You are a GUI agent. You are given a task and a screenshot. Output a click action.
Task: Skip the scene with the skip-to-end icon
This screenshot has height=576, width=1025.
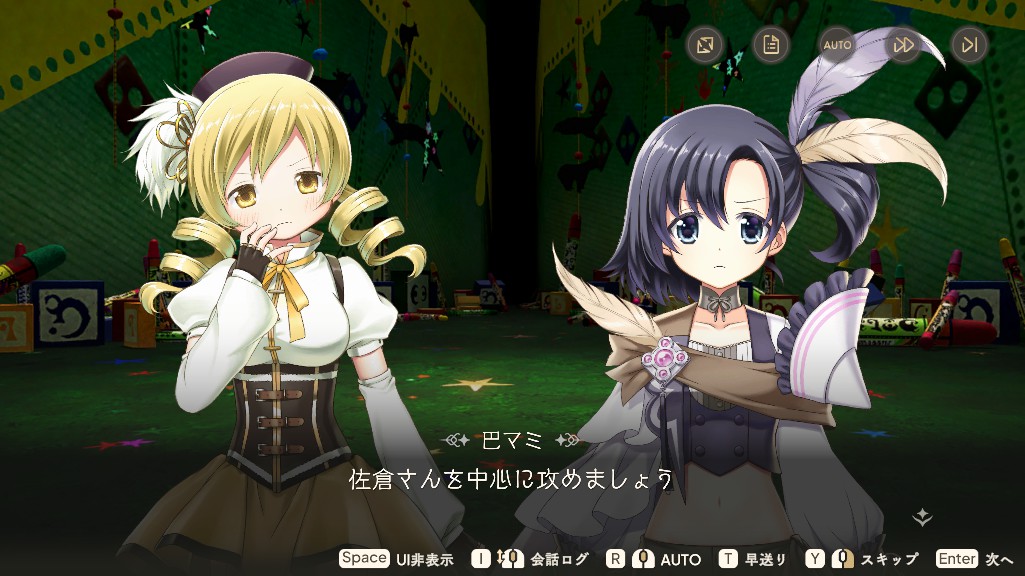pos(969,45)
